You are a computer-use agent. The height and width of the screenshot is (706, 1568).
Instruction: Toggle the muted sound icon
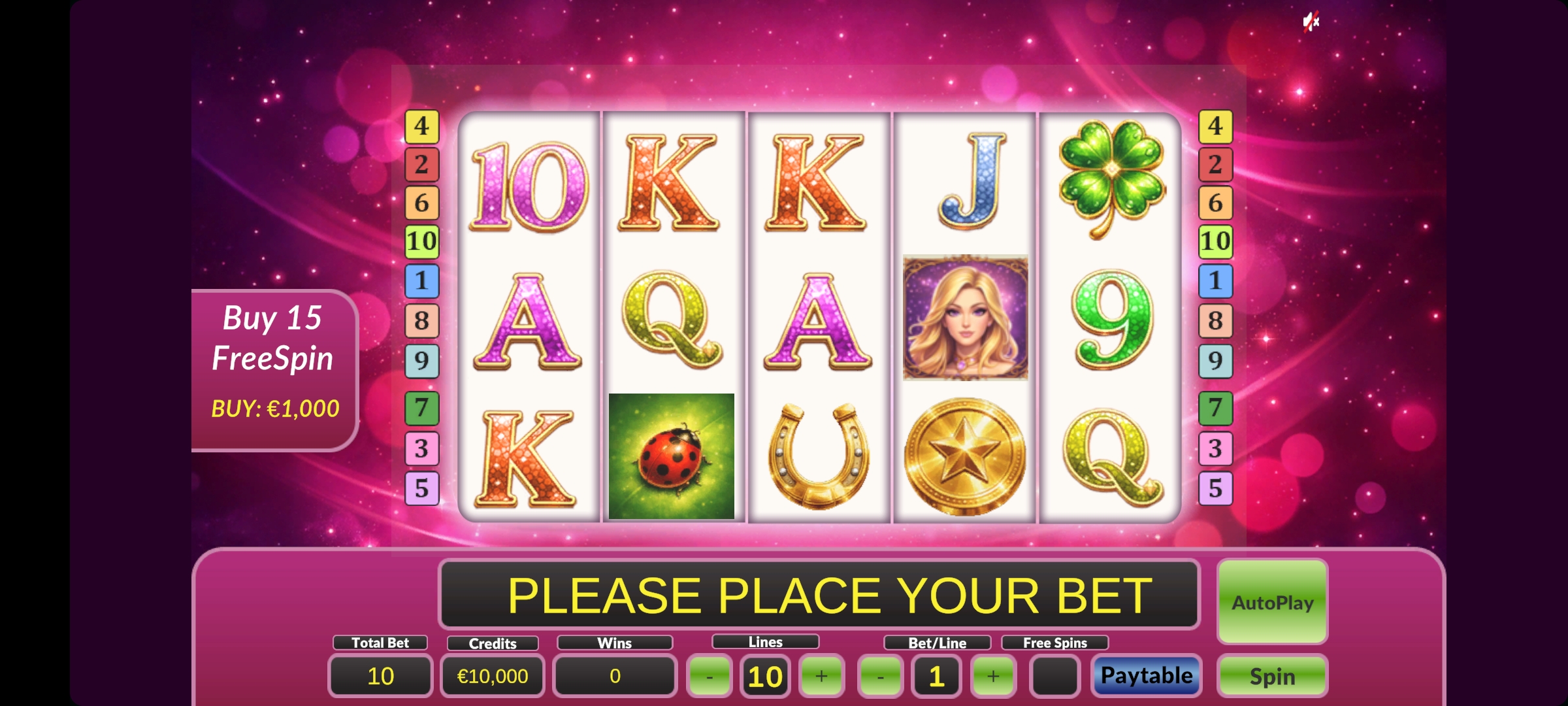[x=1311, y=22]
